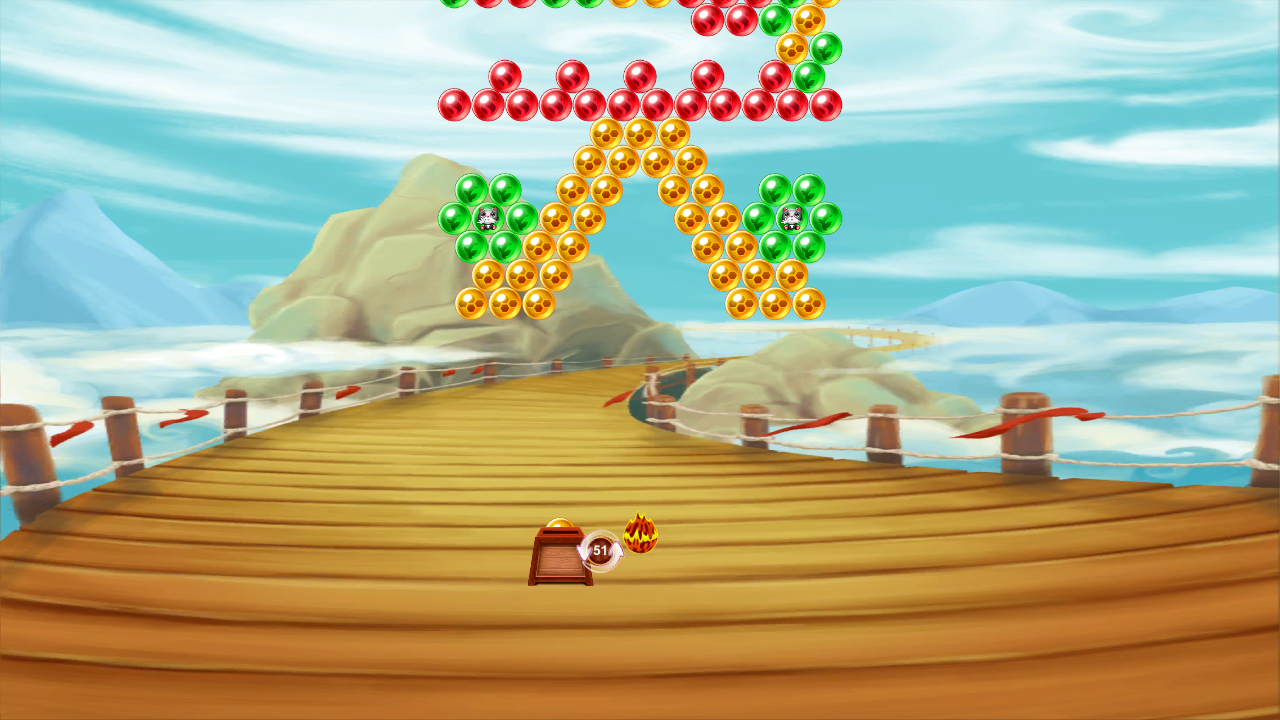Tap the lowest gold bubble on the left column

pos(472,305)
